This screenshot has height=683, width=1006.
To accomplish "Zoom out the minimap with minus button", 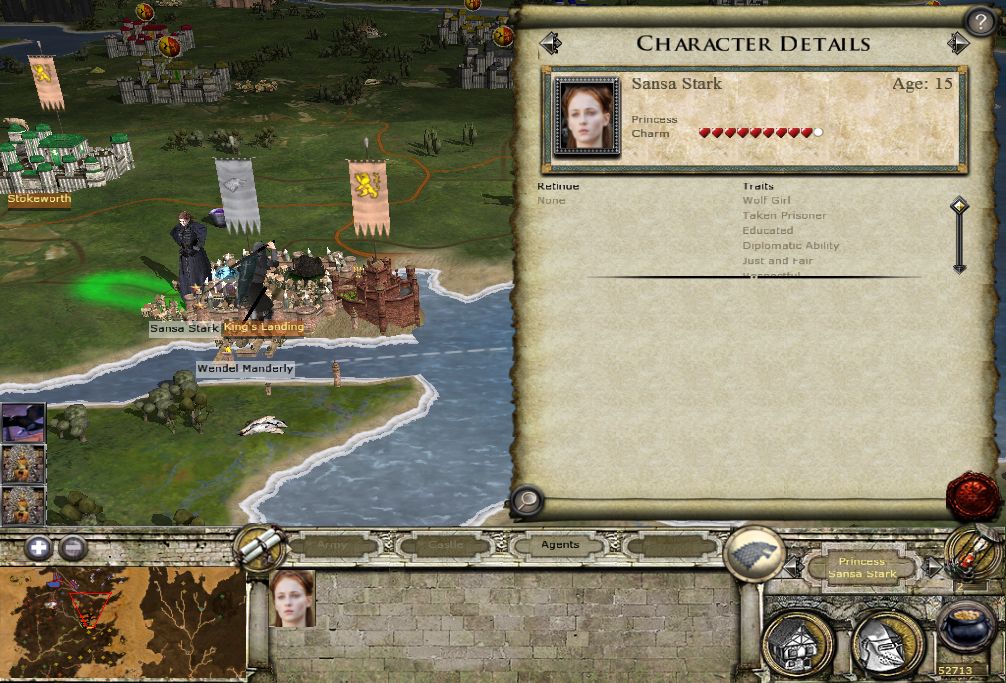I will [72, 547].
